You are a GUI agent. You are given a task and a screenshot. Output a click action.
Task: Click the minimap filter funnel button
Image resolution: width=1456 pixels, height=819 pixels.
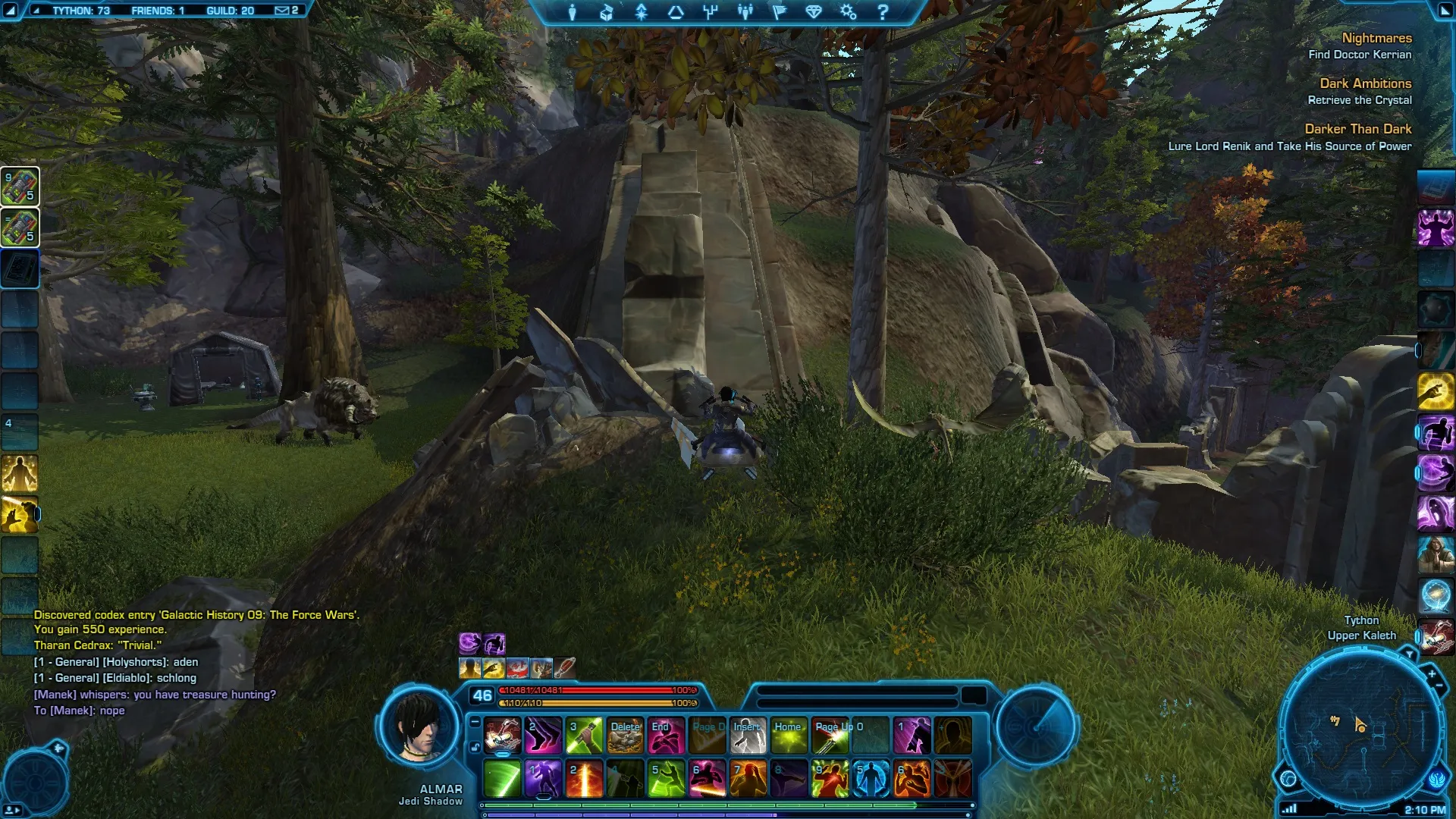point(1409,654)
